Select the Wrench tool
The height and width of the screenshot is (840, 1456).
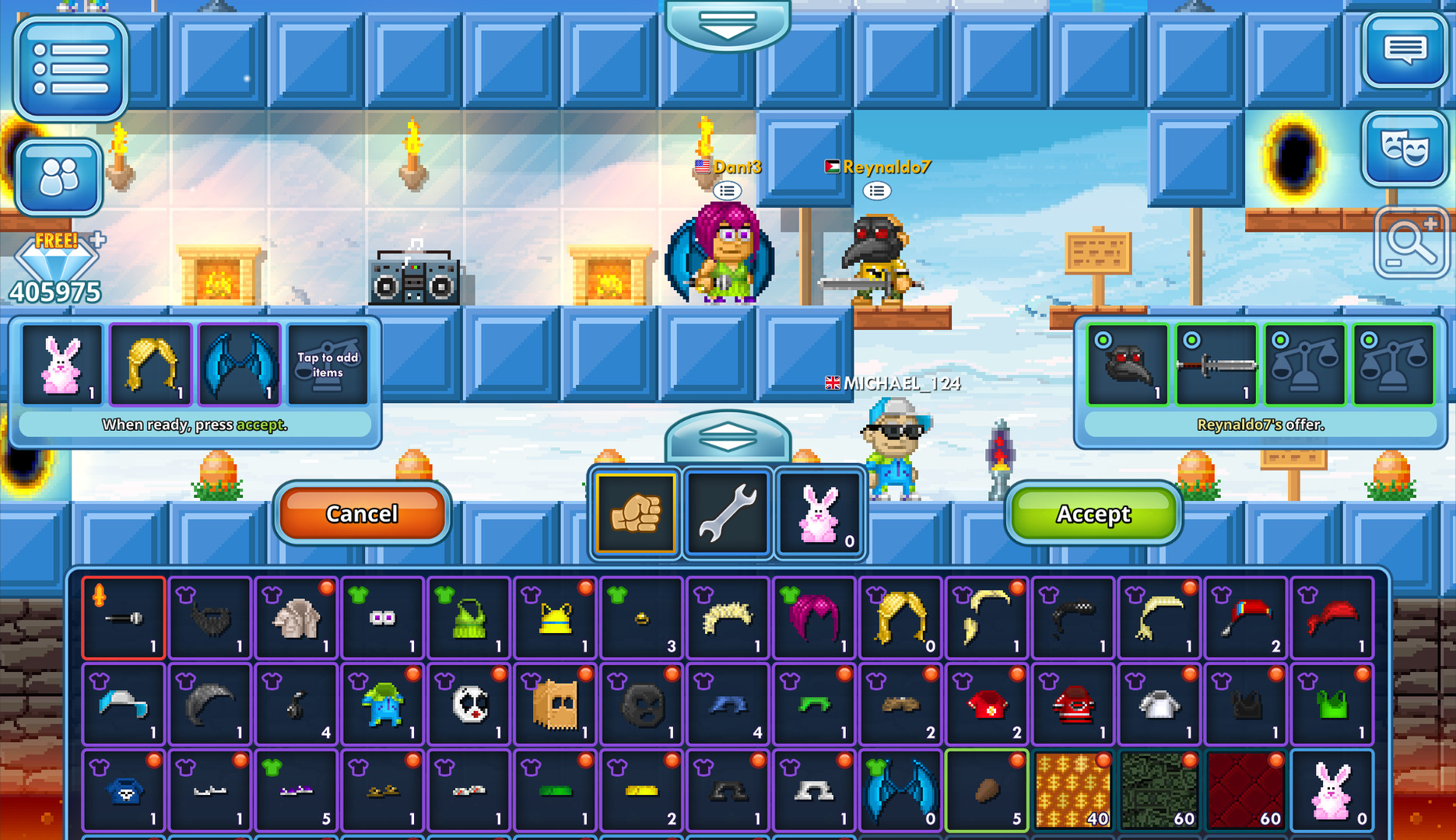pyautogui.click(x=727, y=513)
